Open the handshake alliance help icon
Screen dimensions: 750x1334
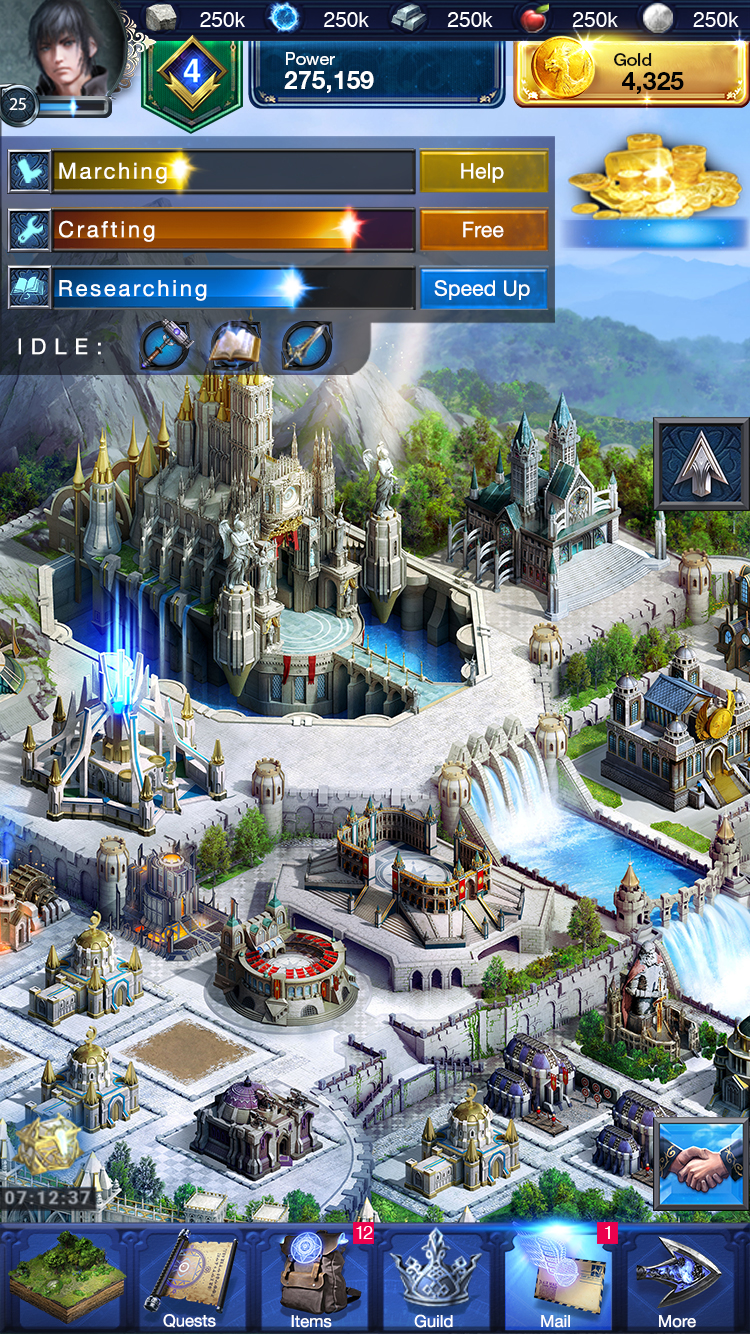coord(701,1164)
